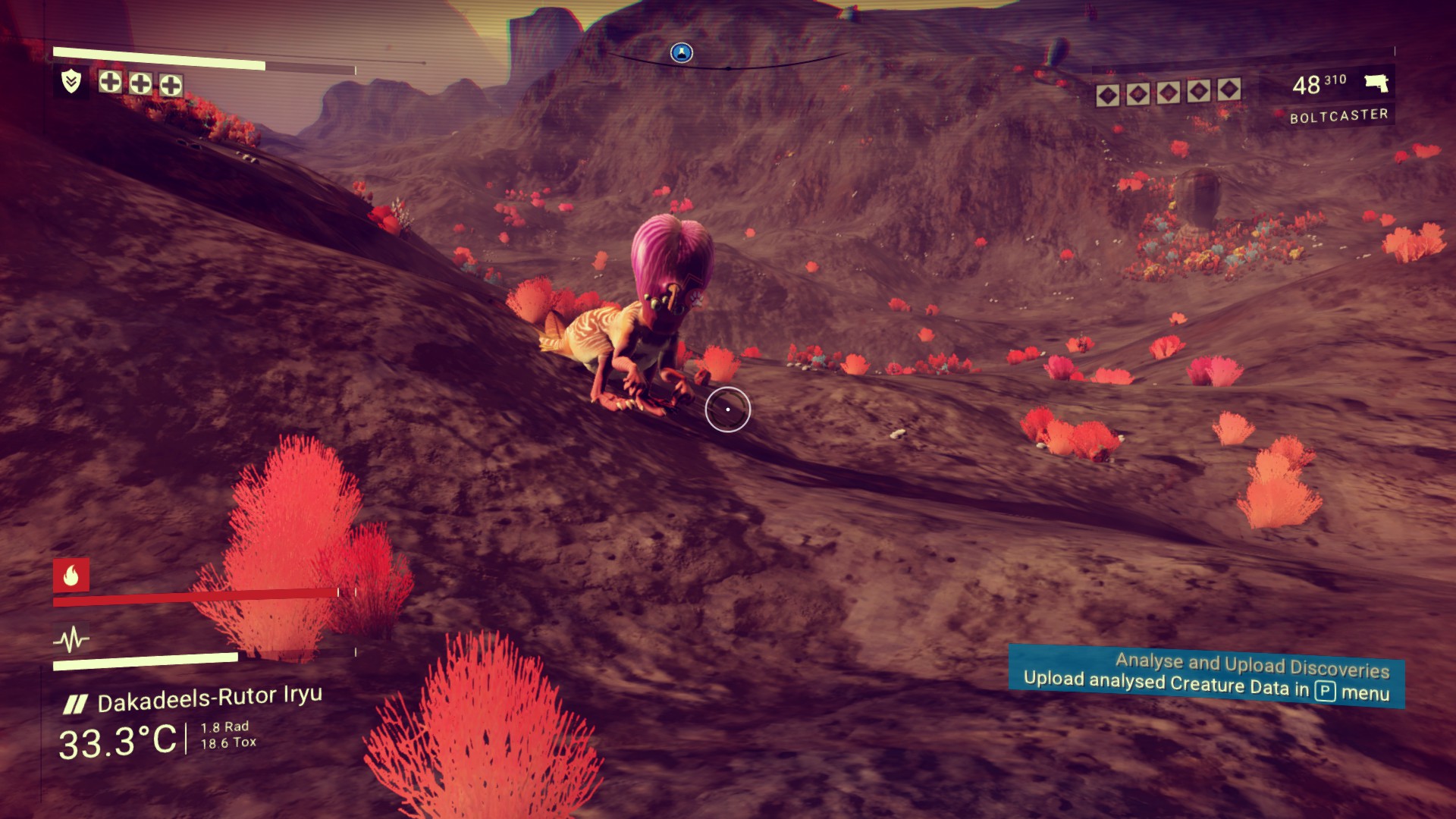Image resolution: width=1456 pixels, height=819 pixels.
Task: Select the blue compass marker
Action: pyautogui.click(x=682, y=52)
